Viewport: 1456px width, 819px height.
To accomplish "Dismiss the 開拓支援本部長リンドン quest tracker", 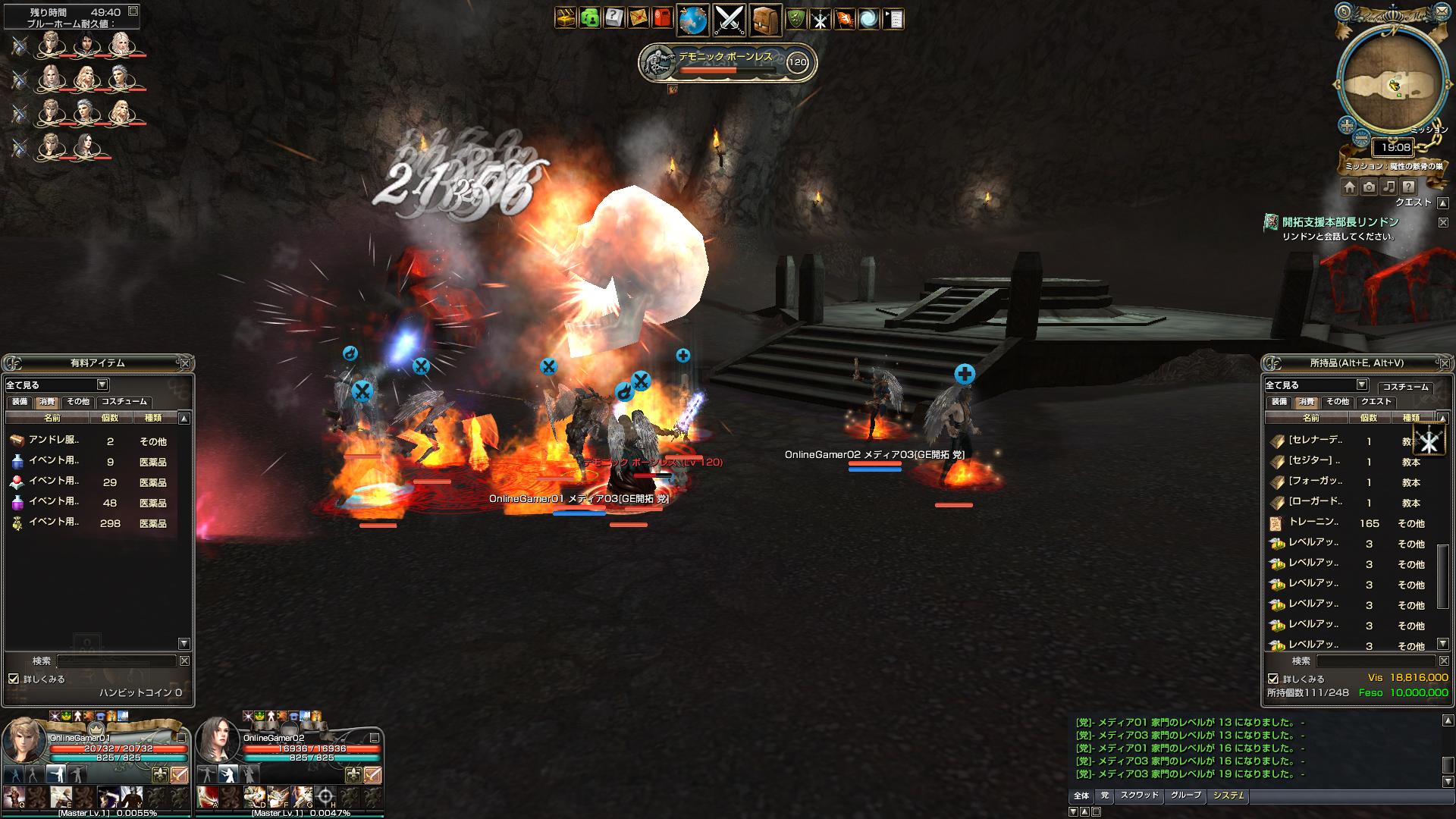I will [1443, 222].
